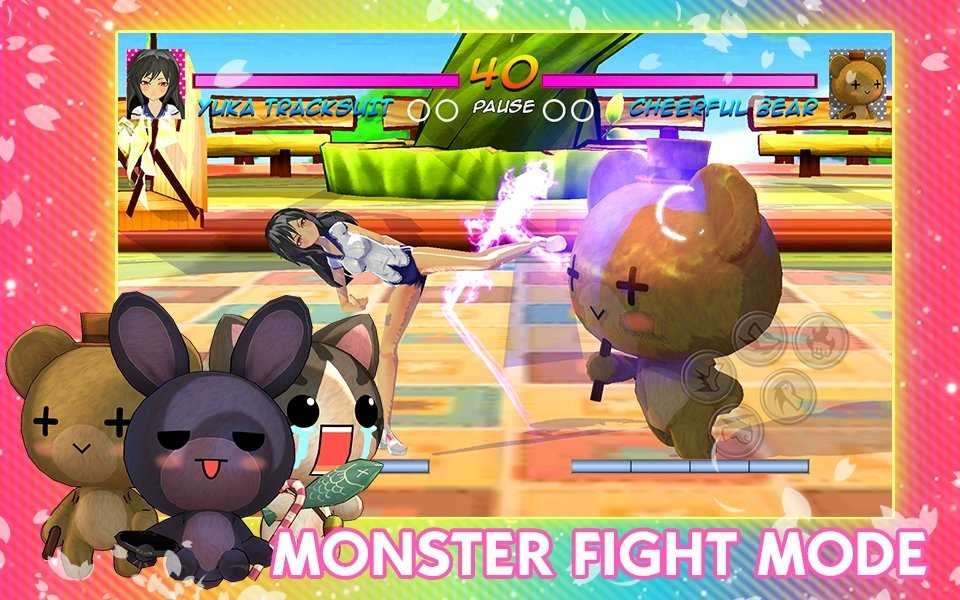Screen dimensions: 960x600
Task: Tap the round button beside the flaming fist
Action: tap(759, 338)
